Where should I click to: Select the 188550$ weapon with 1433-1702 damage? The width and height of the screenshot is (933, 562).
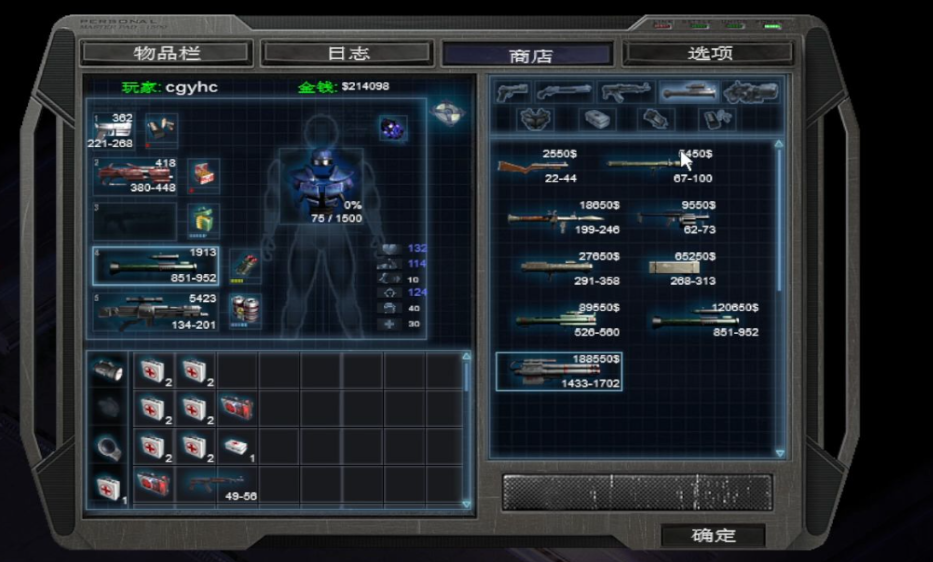(x=559, y=371)
